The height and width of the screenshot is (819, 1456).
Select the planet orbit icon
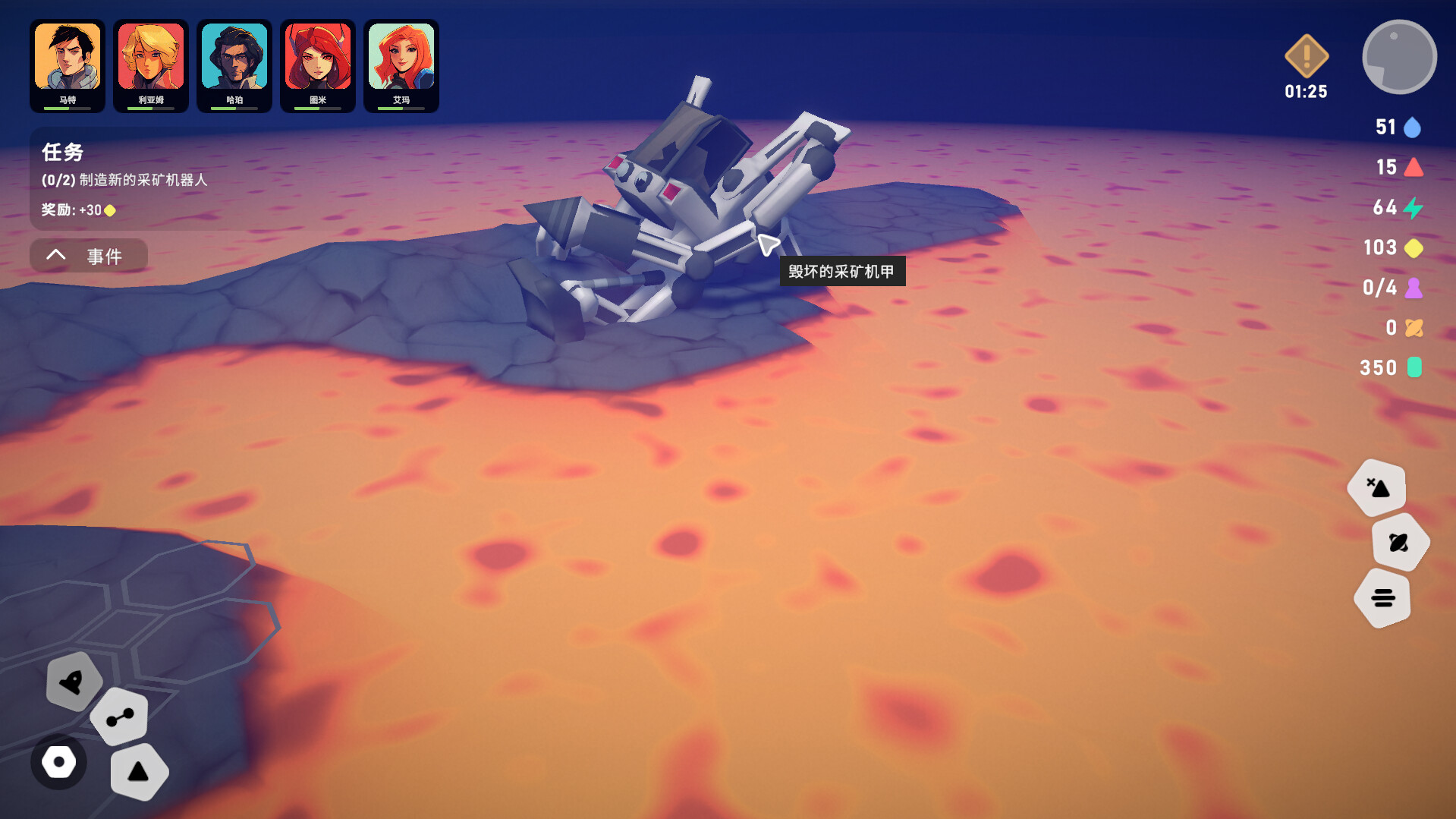[x=1398, y=542]
